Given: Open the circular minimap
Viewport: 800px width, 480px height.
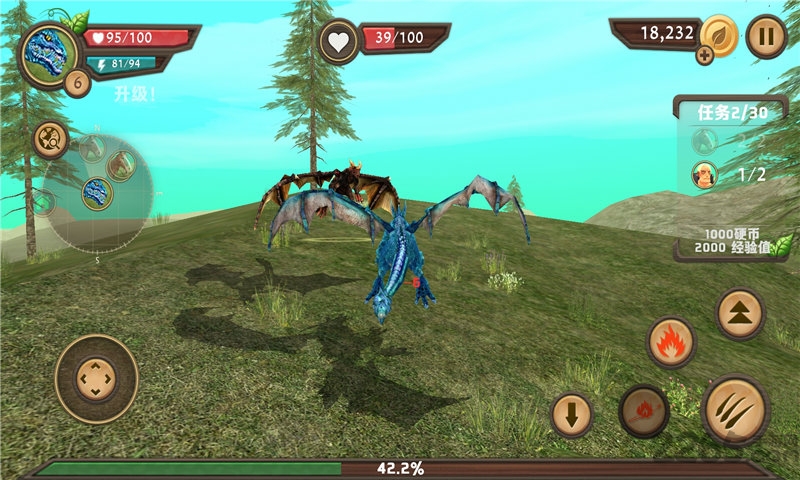Looking at the screenshot, I should 97,193.
